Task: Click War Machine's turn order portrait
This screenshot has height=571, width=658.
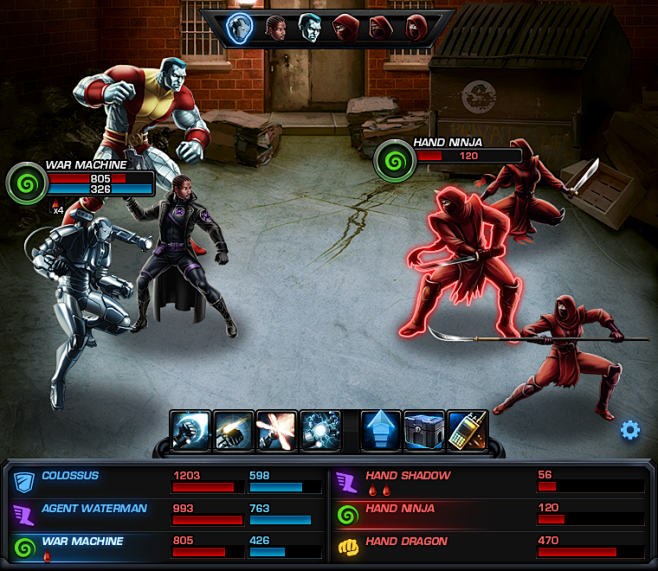Action: [240, 27]
